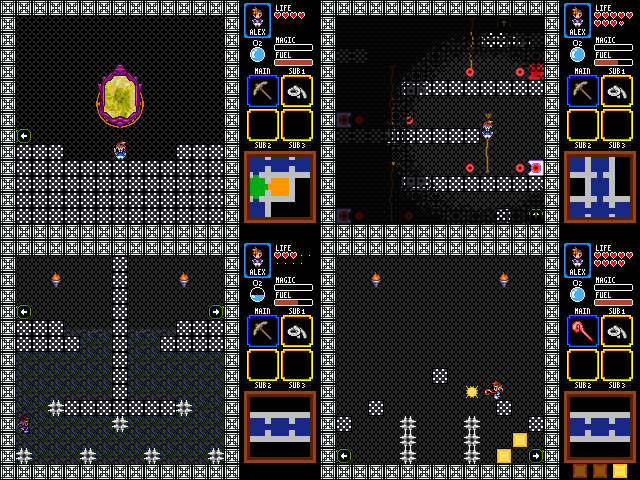The width and height of the screenshot is (640, 480).
Task: Choose the coiled rope slot beside the red wand
Action: (x=617, y=331)
